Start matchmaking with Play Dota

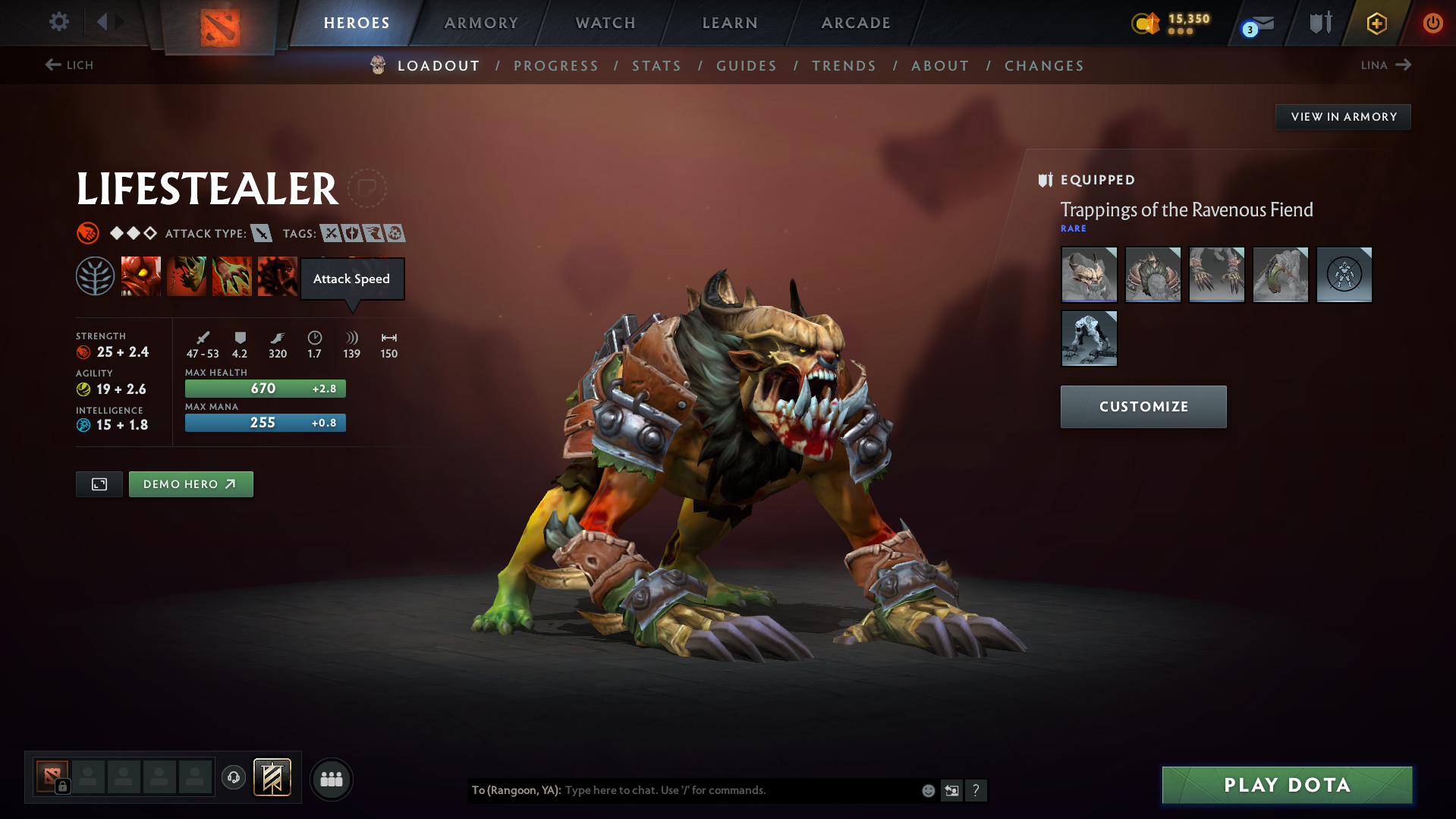[1287, 785]
